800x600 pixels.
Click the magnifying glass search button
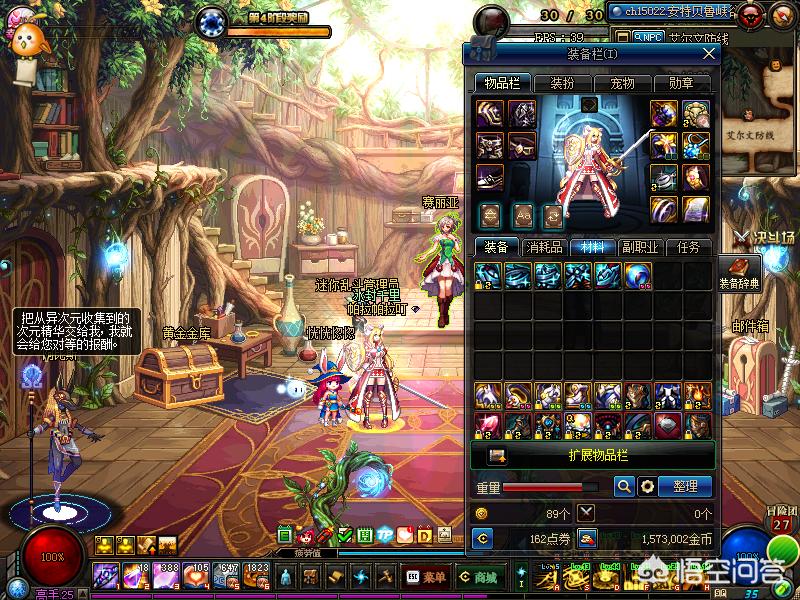pos(624,486)
